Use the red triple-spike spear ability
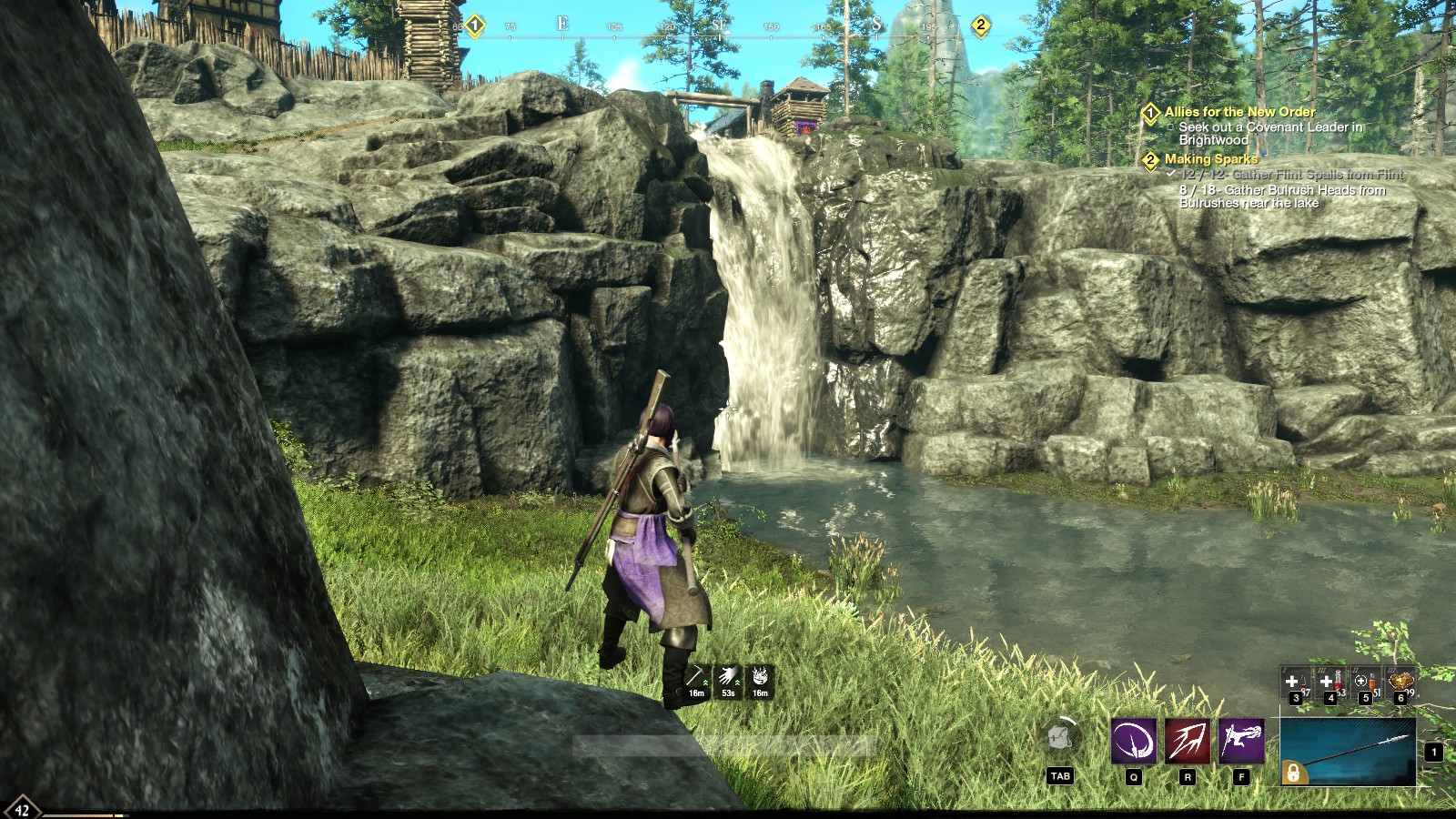Screen dimensions: 1456x819 click(1188, 741)
